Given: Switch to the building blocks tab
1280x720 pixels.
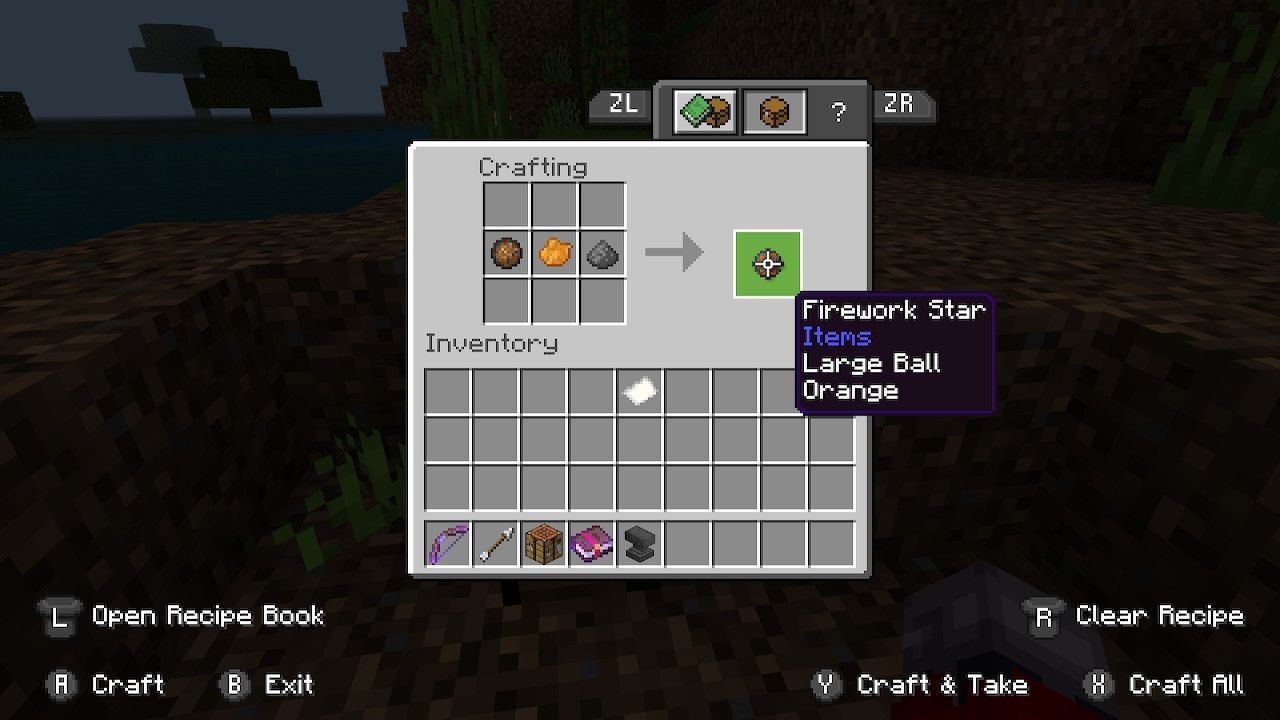Looking at the screenshot, I should (703, 110).
